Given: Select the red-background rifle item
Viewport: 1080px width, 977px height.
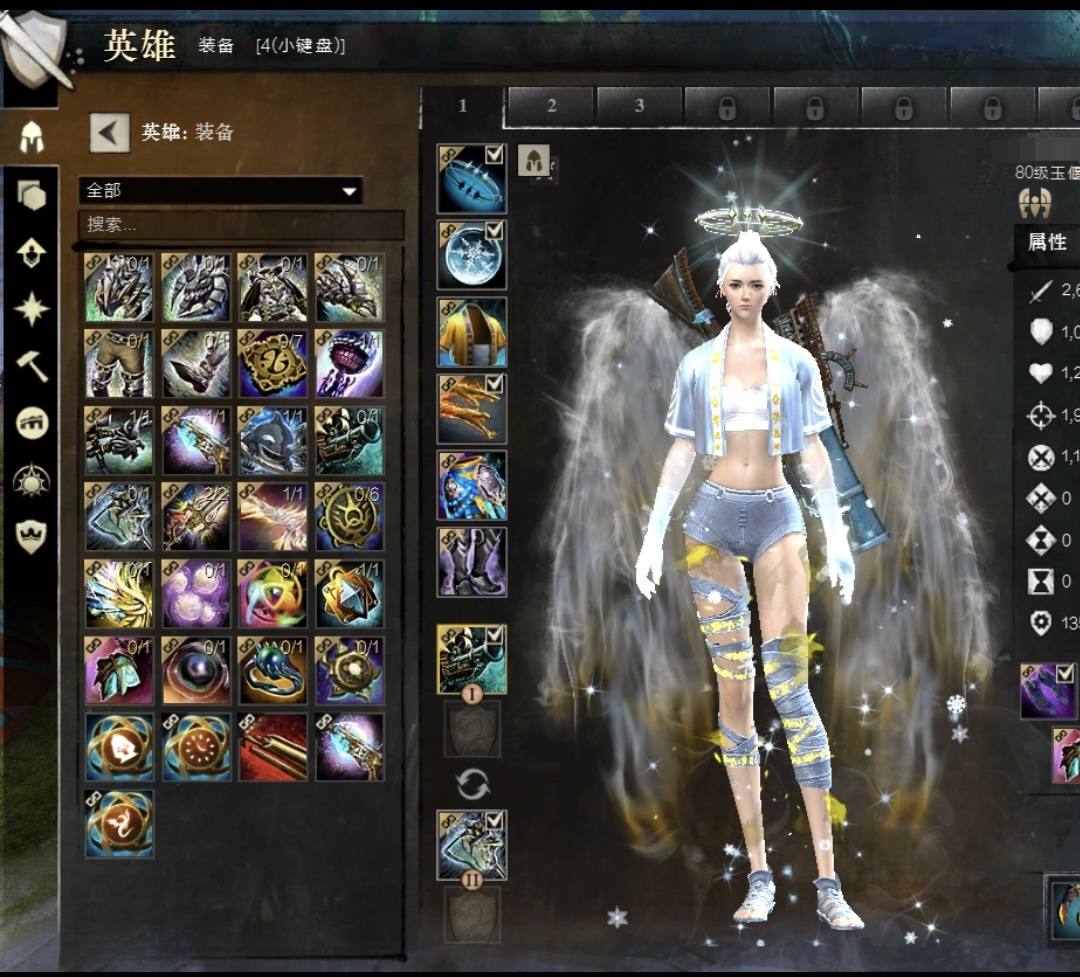Looking at the screenshot, I should tap(273, 747).
